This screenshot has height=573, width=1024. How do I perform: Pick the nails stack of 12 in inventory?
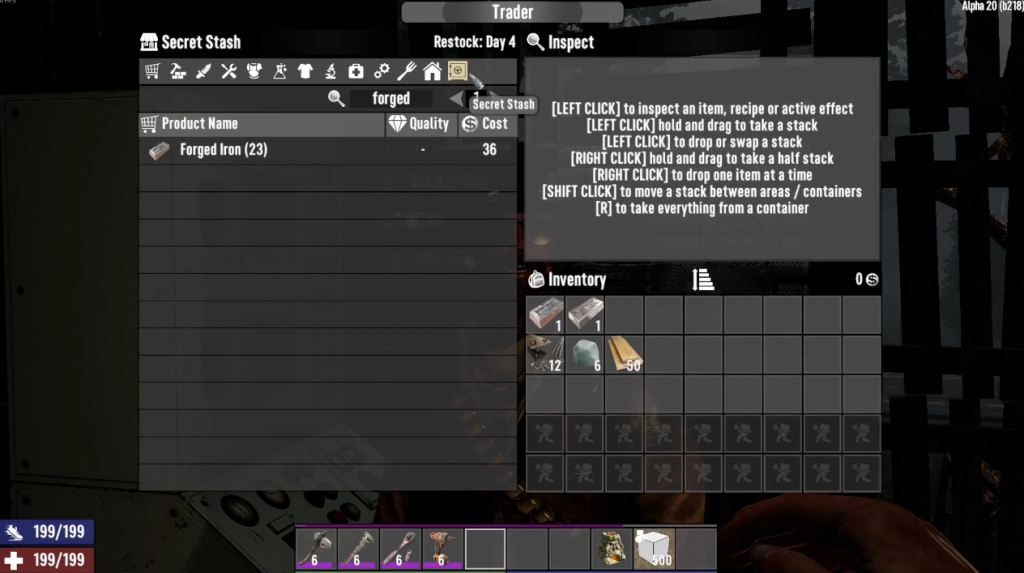pyautogui.click(x=545, y=354)
